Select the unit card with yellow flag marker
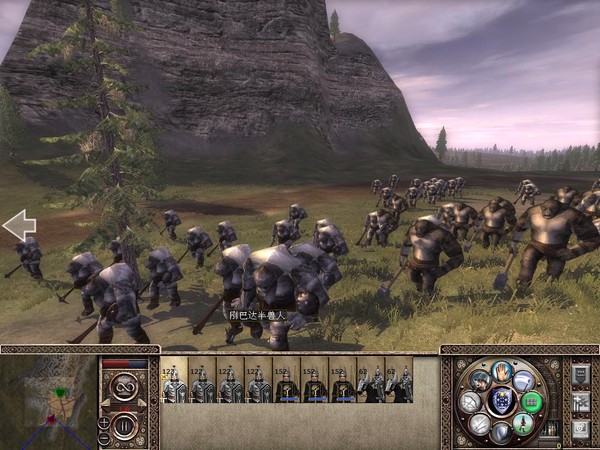600x450 pixels. coord(174,384)
